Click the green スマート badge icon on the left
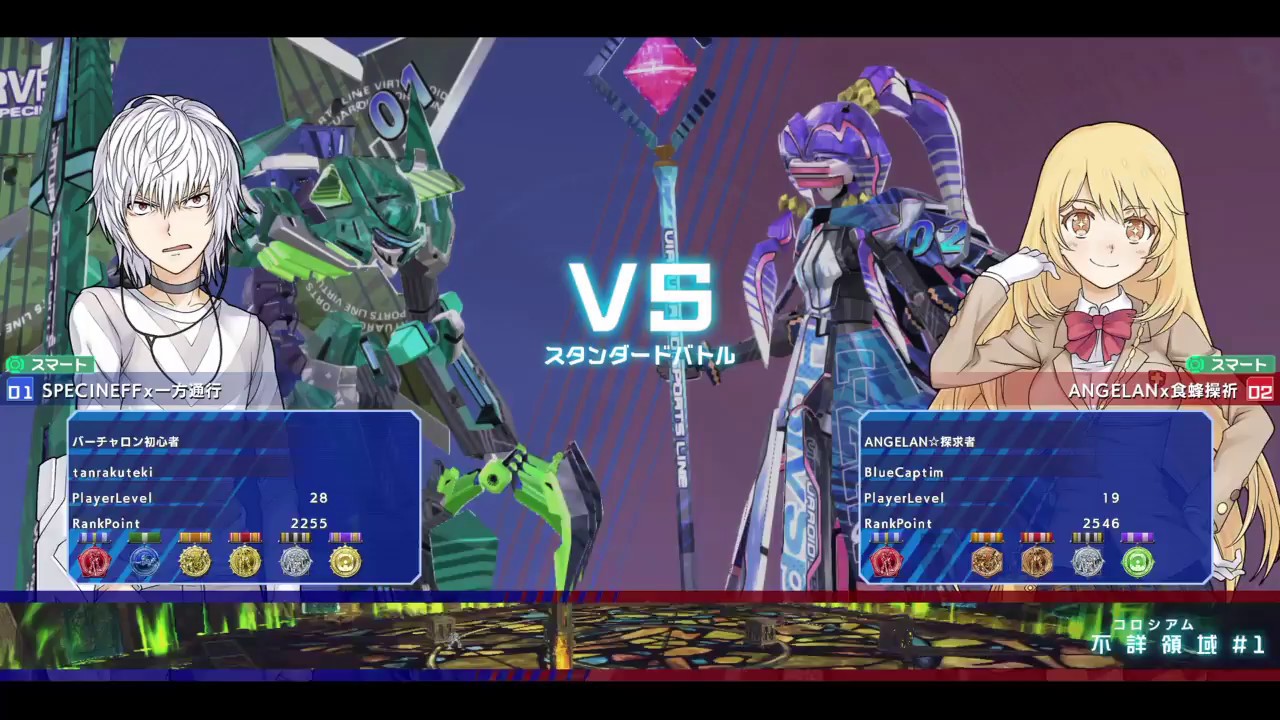 [x=45, y=364]
